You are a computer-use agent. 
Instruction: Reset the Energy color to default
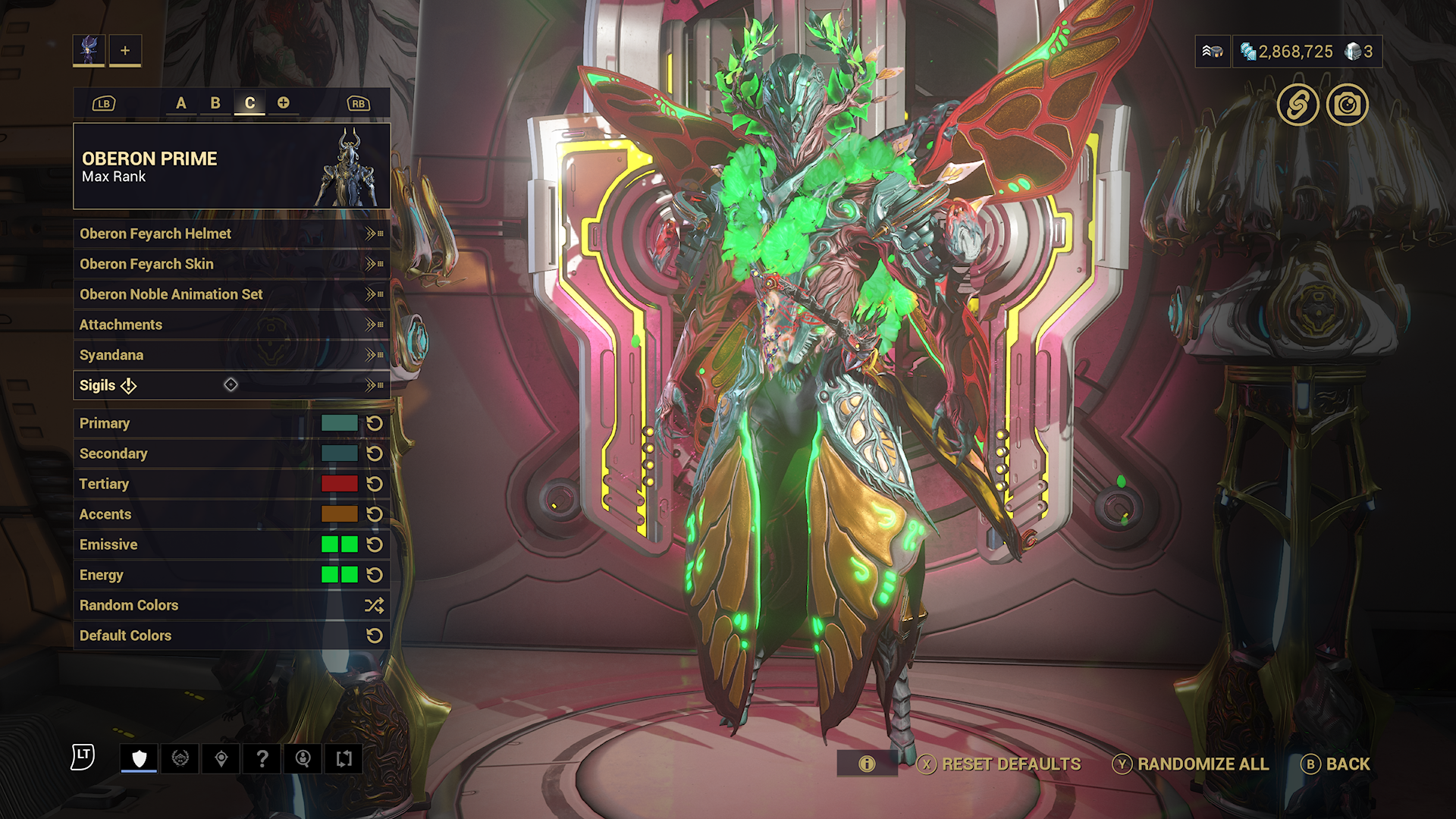pyautogui.click(x=375, y=575)
